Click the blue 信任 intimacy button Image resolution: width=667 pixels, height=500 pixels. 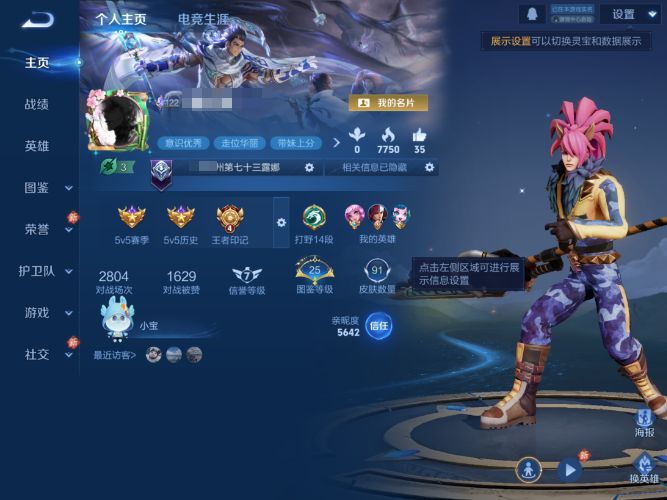(x=378, y=325)
